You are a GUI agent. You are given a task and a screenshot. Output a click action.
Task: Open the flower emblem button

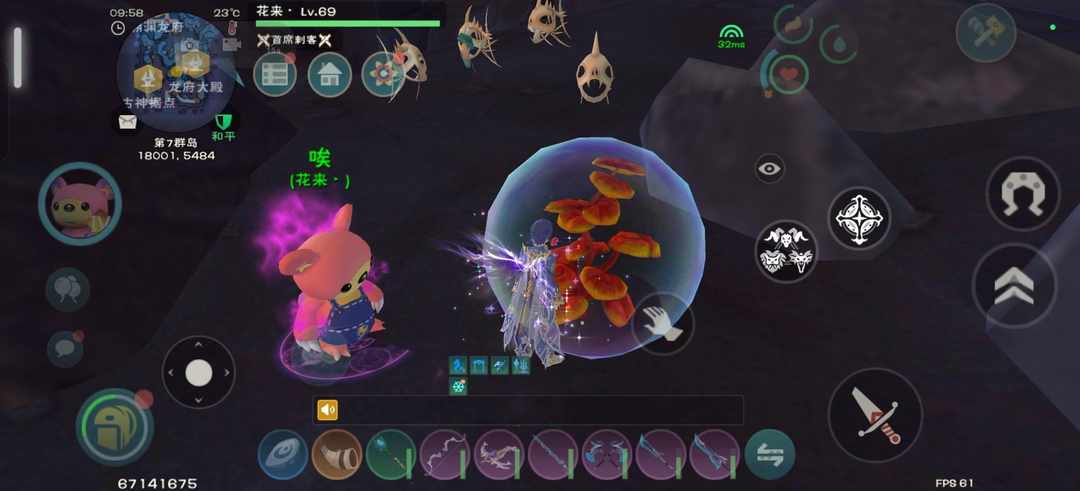(383, 74)
